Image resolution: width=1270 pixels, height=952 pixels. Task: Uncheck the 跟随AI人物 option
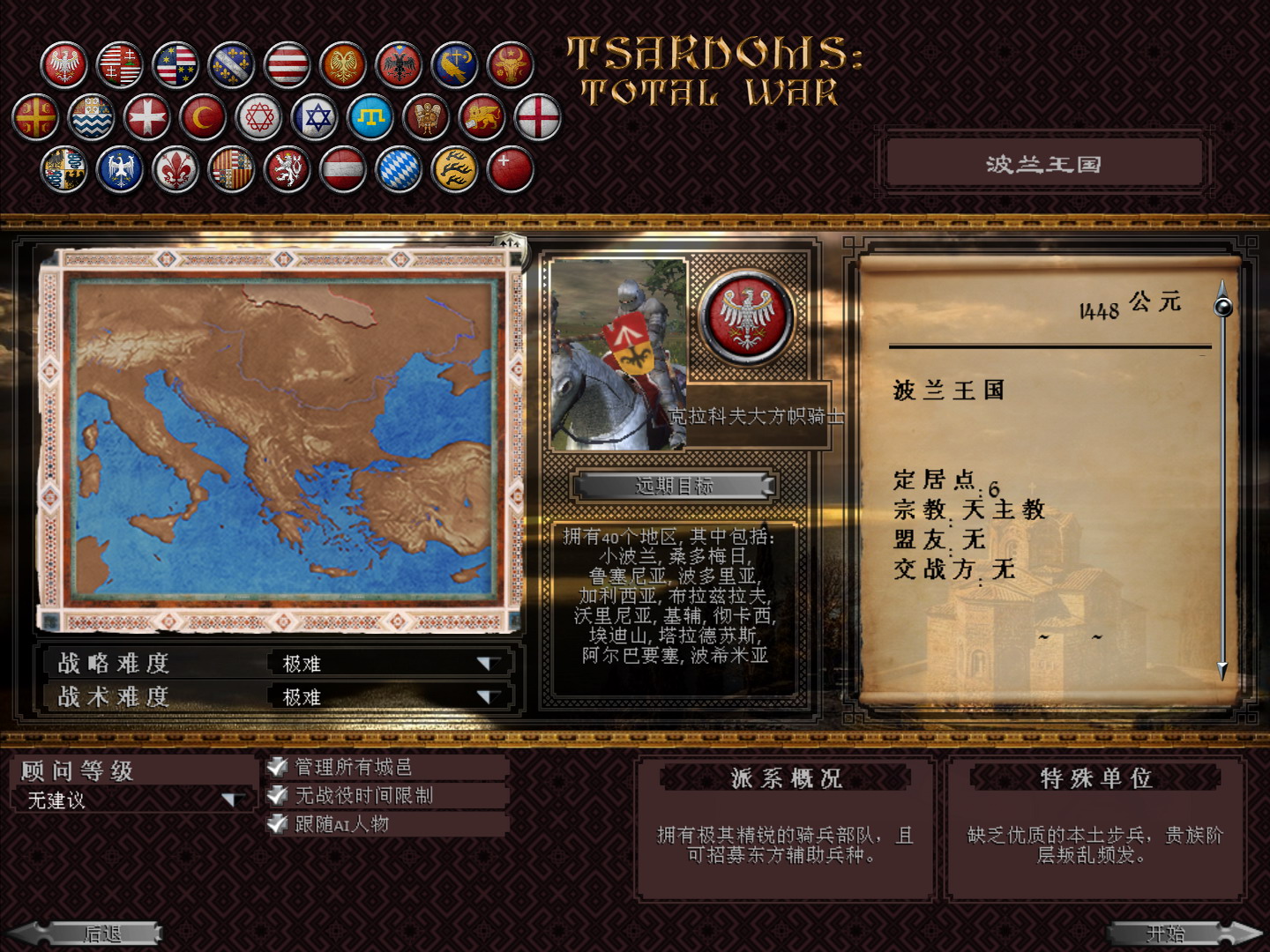coord(276,825)
